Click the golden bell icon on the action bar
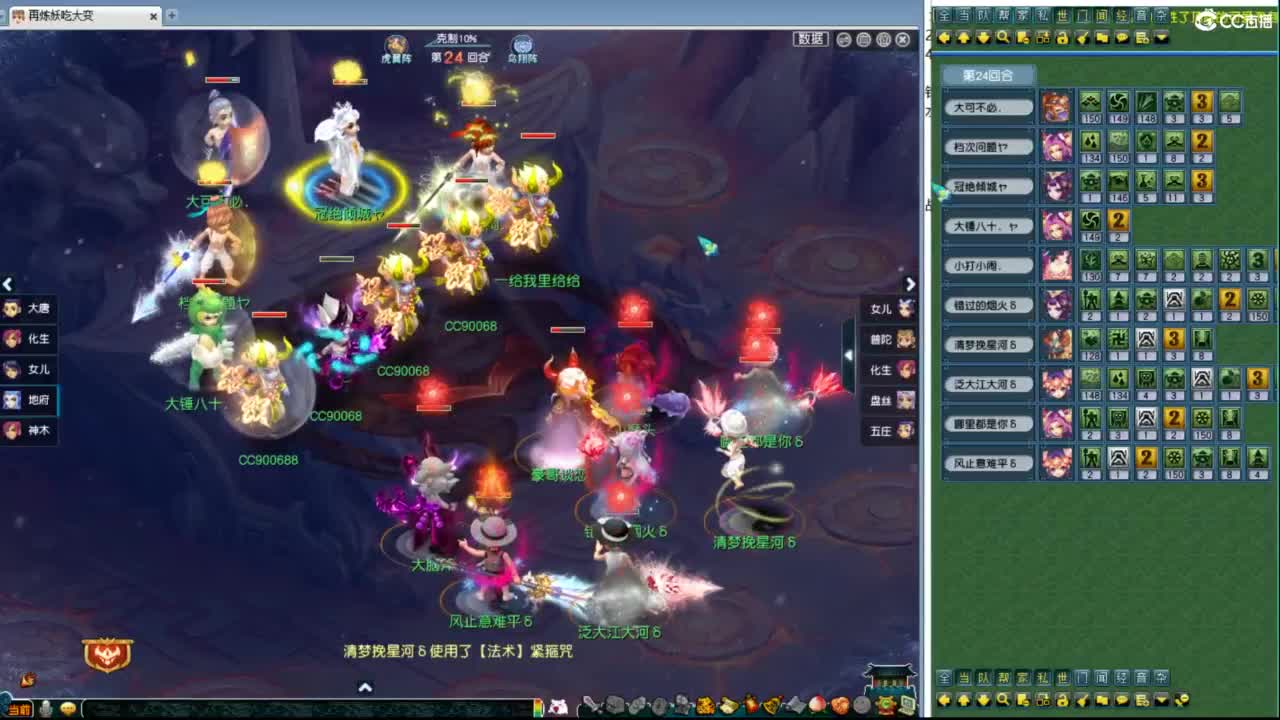Viewport: 1280px width, 720px height. click(772, 704)
